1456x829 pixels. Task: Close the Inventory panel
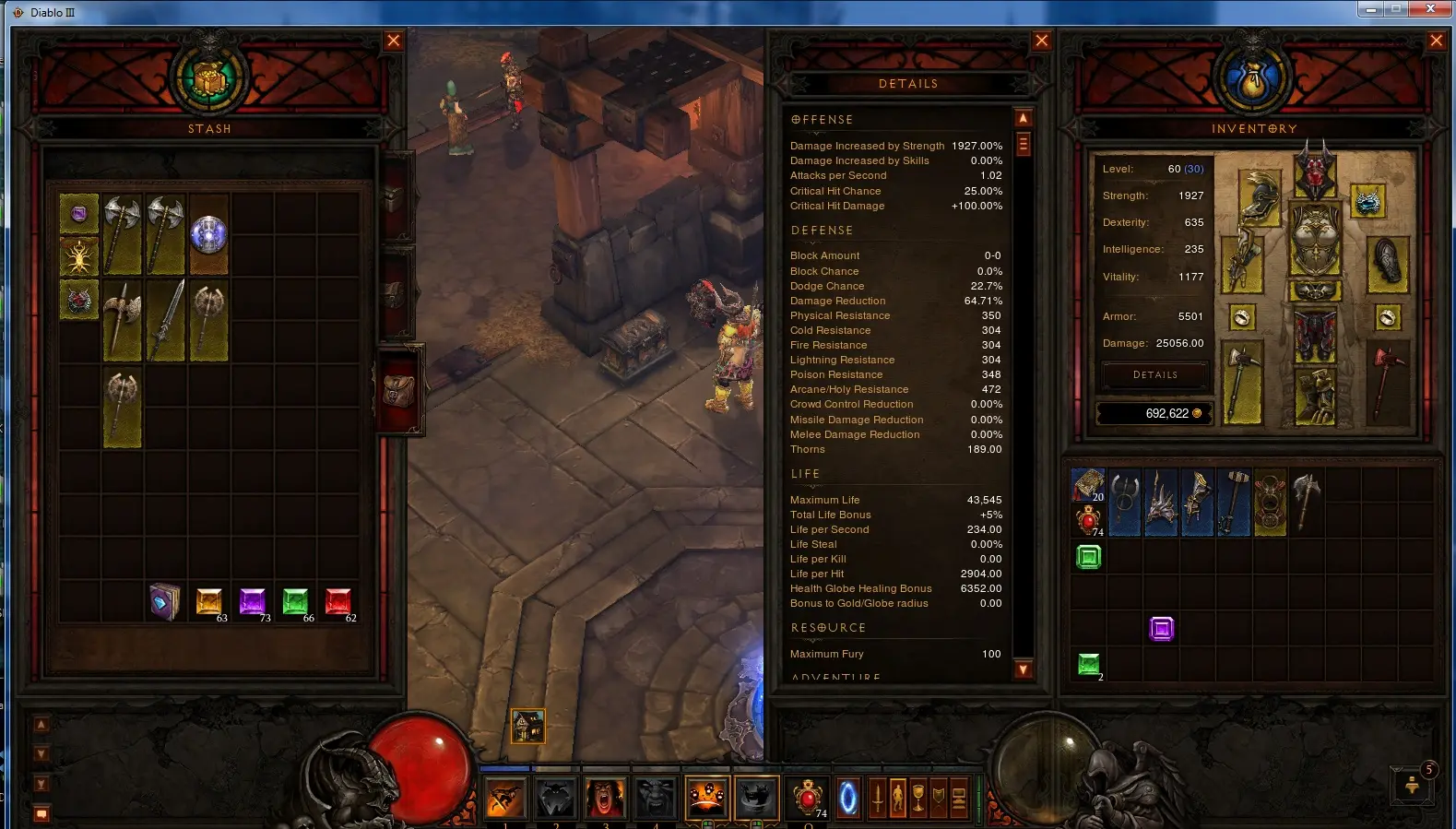1436,41
